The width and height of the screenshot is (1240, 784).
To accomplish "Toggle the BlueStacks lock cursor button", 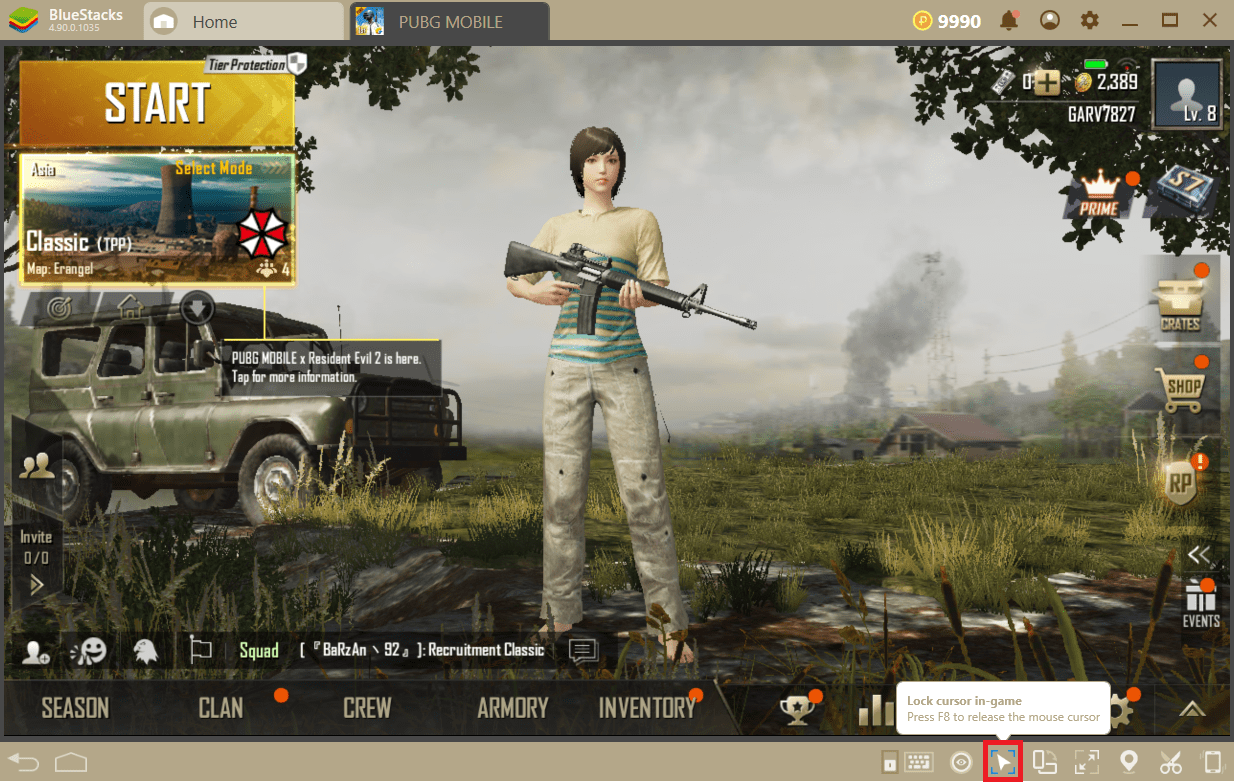I will 1003,763.
